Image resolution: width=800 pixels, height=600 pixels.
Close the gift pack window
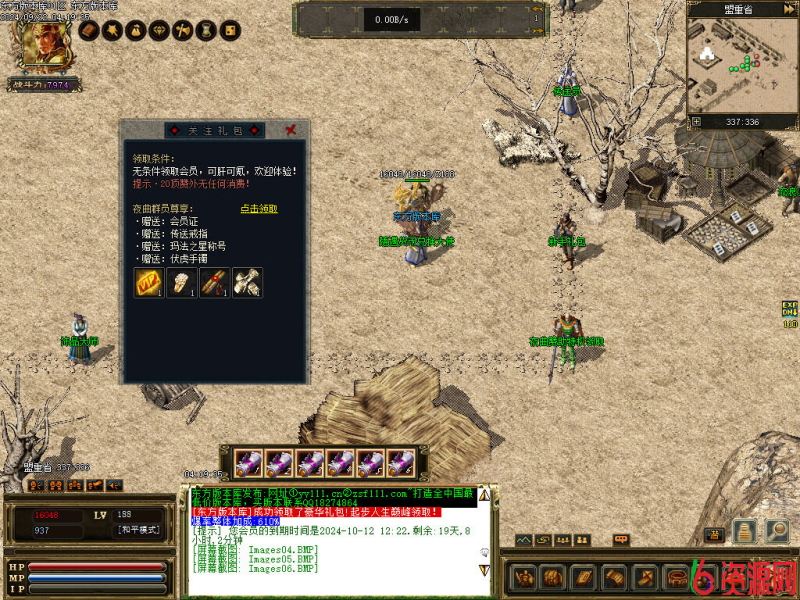coord(290,130)
